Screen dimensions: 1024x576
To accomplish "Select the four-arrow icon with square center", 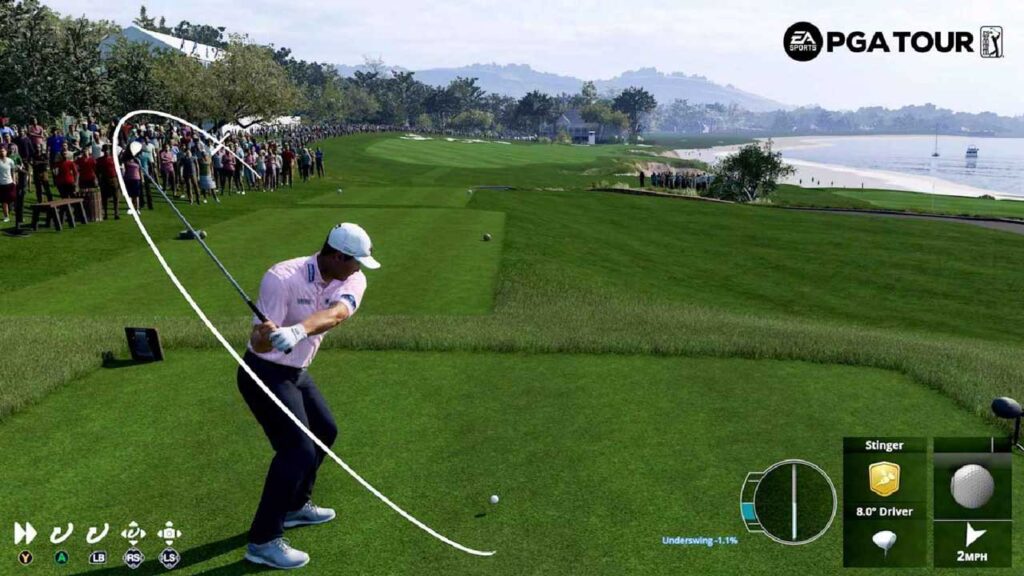I will 169,533.
